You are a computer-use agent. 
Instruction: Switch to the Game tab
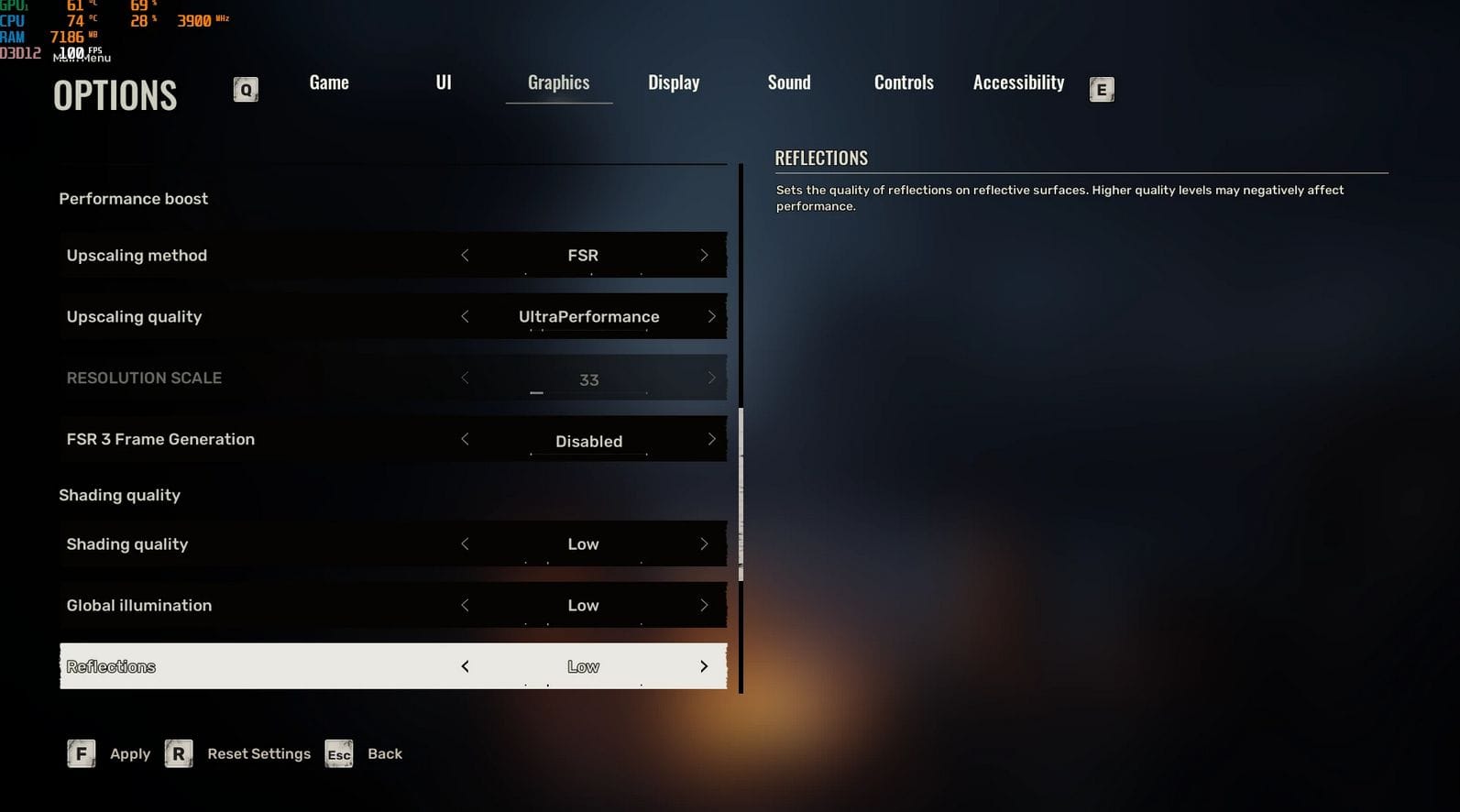coord(329,82)
